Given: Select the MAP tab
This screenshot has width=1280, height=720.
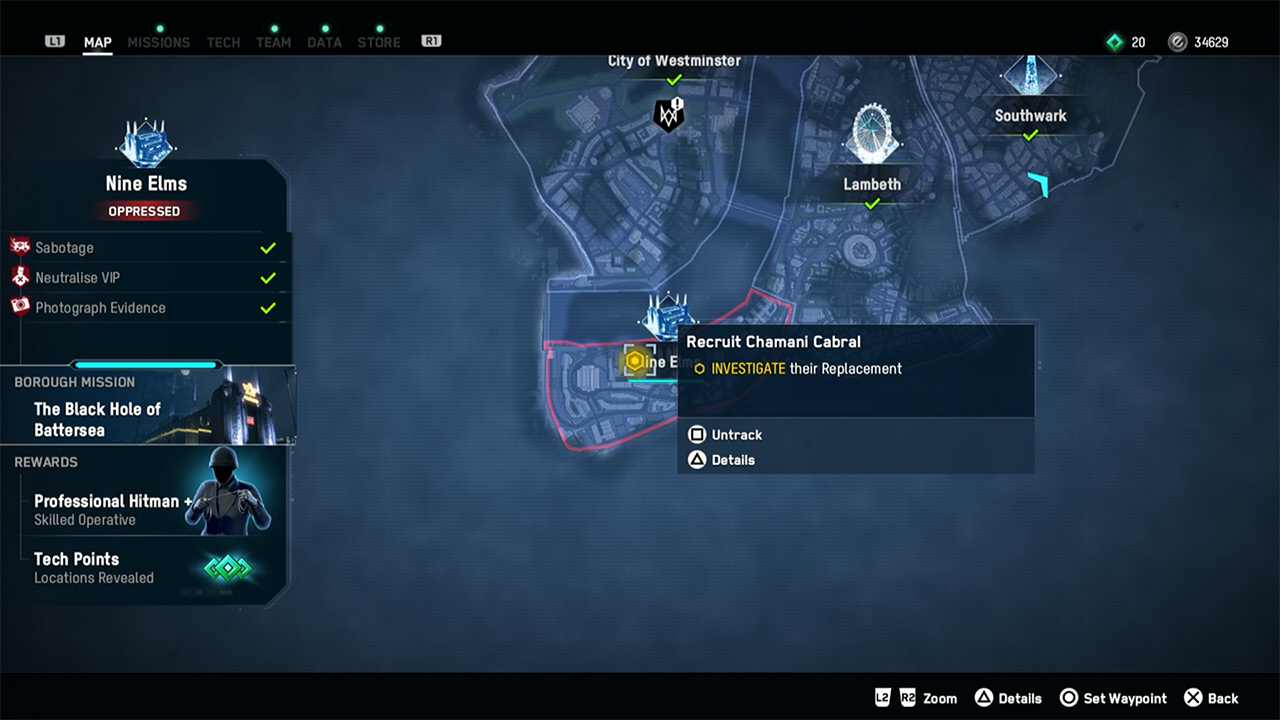Looking at the screenshot, I should [97, 42].
